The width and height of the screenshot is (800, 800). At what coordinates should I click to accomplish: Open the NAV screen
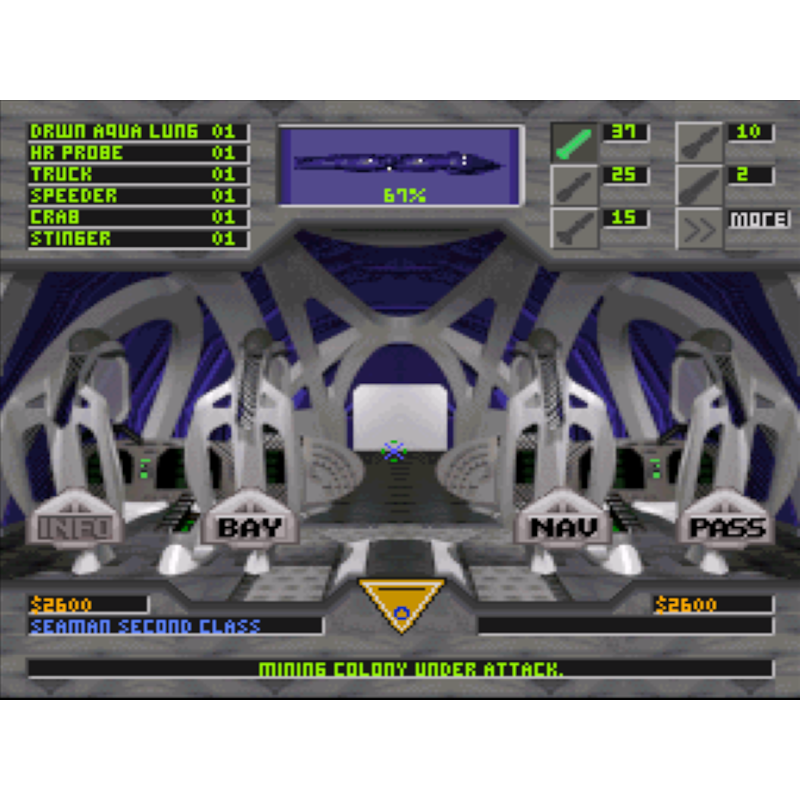(x=563, y=527)
